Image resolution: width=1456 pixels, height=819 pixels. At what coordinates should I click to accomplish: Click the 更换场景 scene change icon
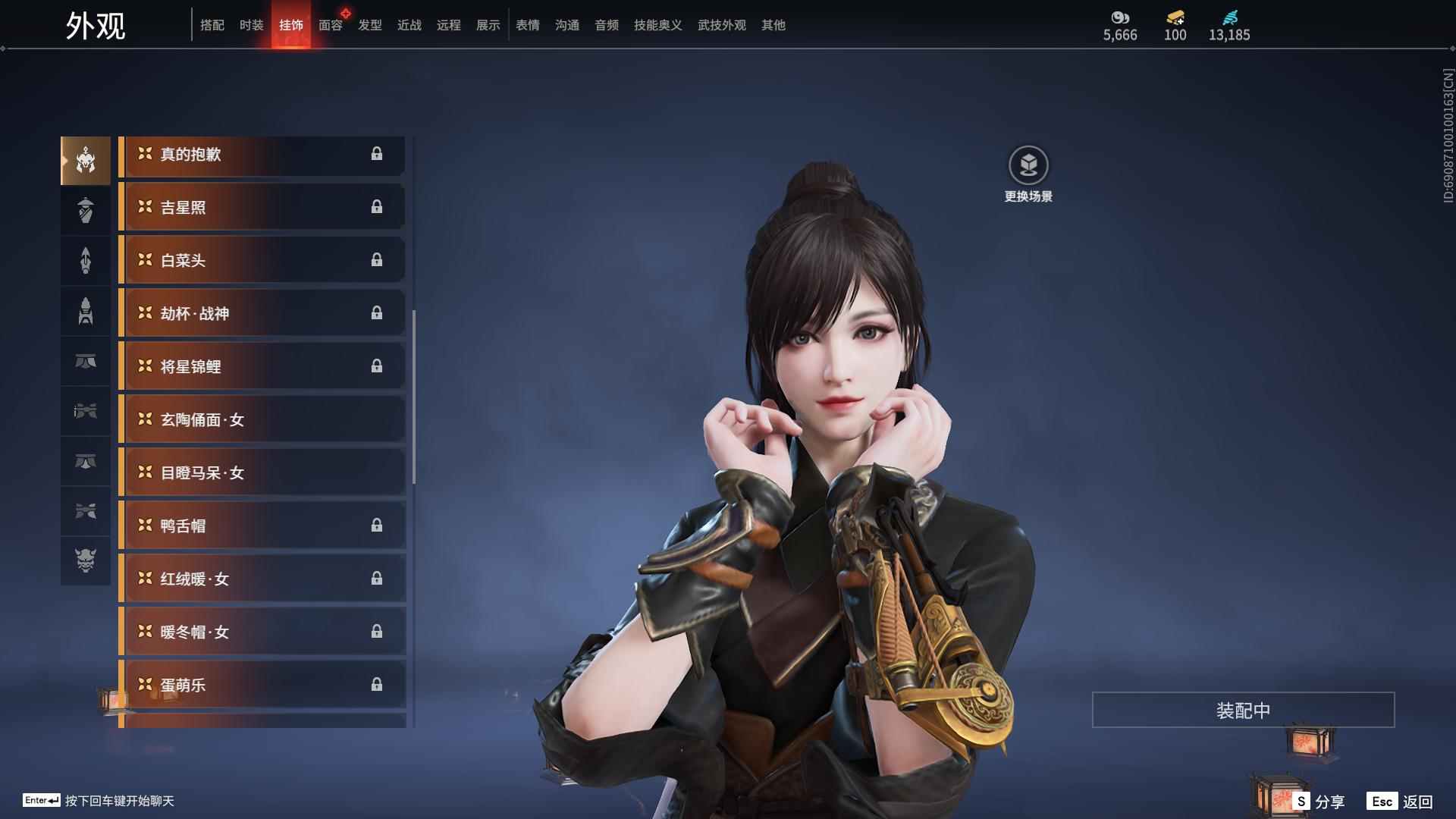click(1028, 165)
